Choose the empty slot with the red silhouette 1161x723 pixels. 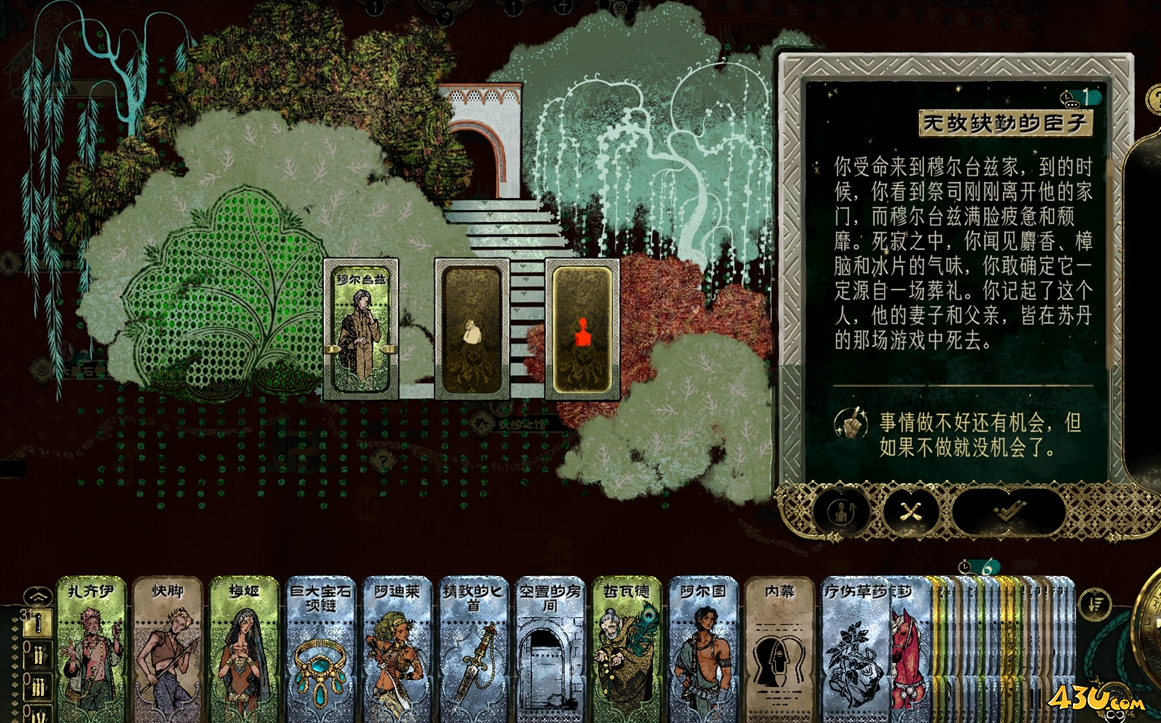pos(582,329)
